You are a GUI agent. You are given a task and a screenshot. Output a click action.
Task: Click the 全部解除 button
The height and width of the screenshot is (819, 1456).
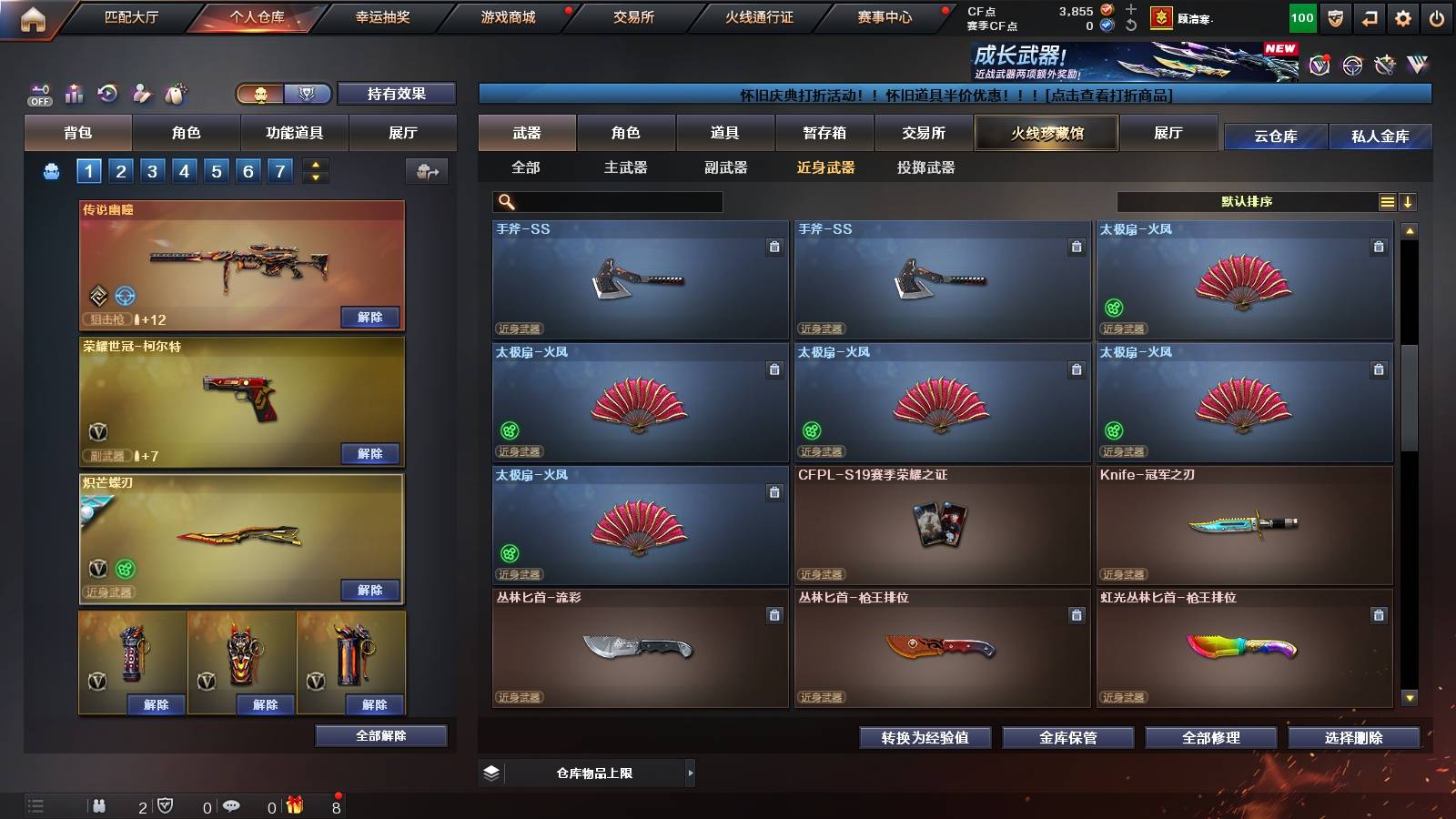pyautogui.click(x=379, y=735)
